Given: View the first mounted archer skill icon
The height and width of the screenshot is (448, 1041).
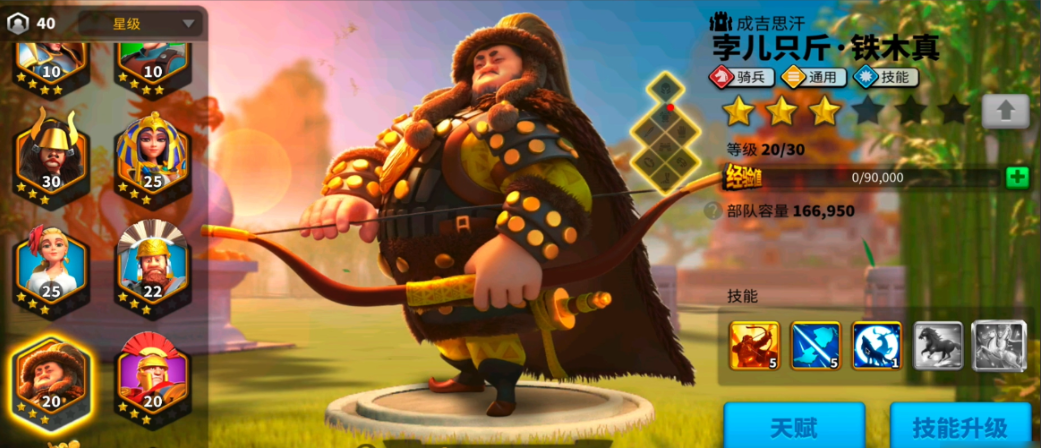Looking at the screenshot, I should [754, 345].
